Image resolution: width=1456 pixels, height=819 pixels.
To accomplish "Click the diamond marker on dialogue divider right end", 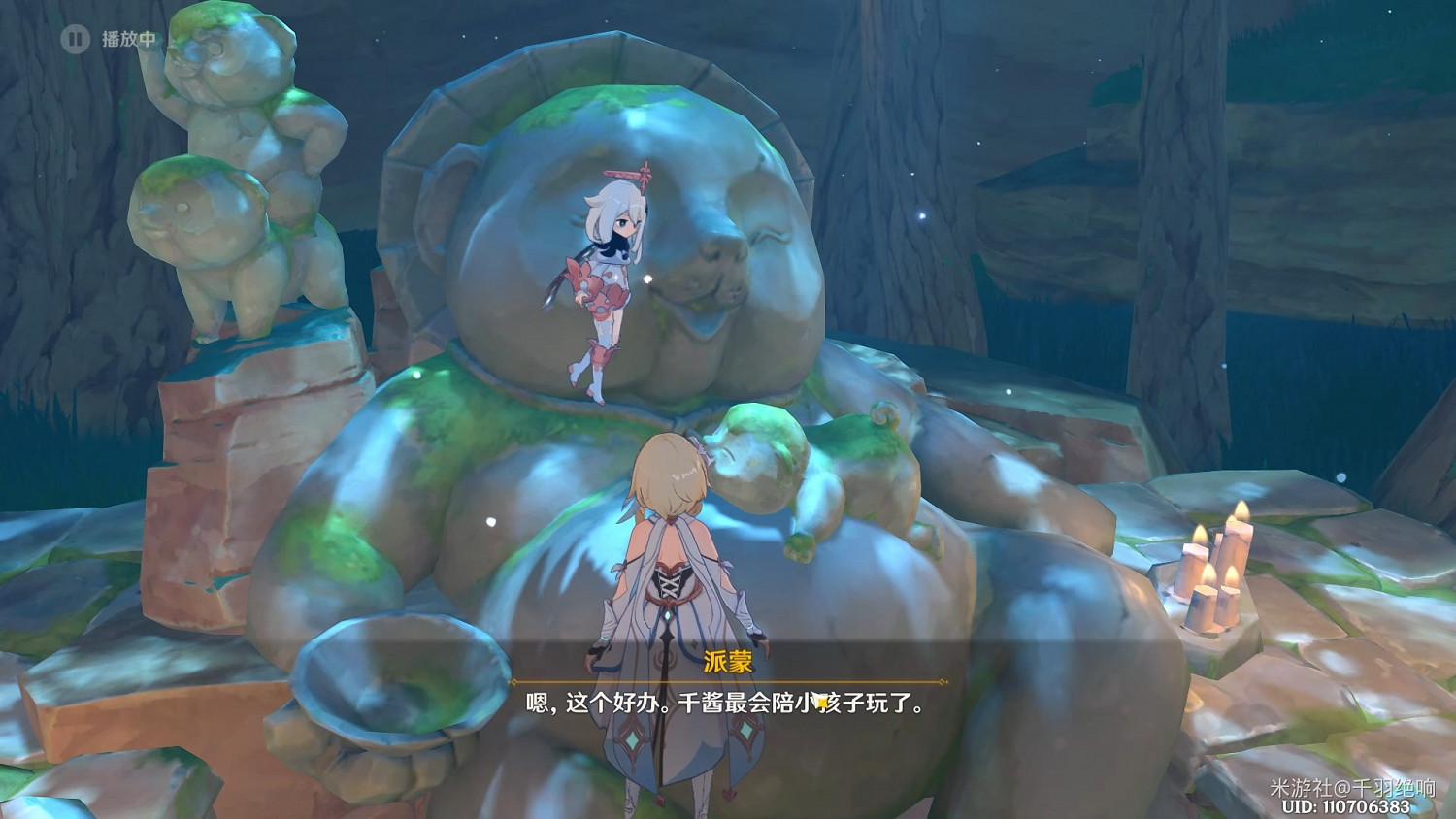I will click(941, 681).
